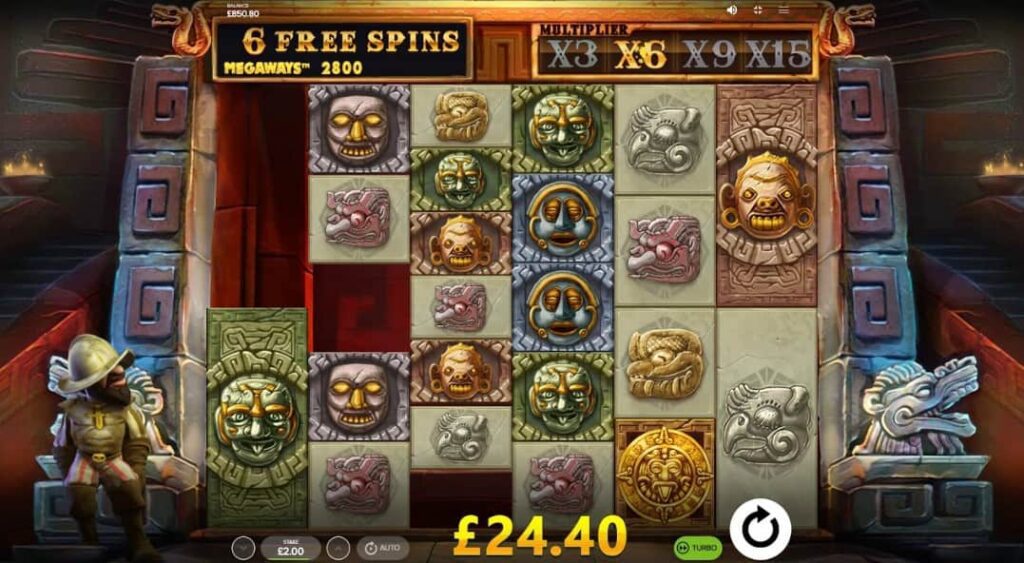Open the £2.00 stake selector
This screenshot has width=1024, height=563.
point(290,547)
